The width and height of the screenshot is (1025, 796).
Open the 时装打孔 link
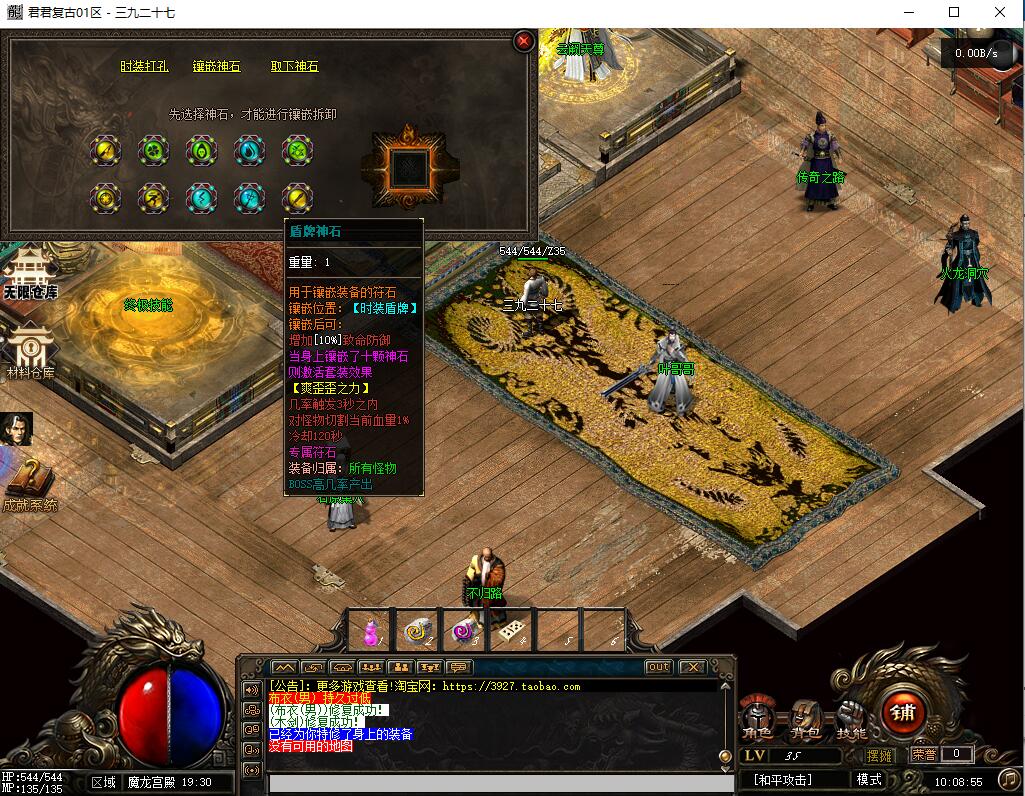(144, 67)
